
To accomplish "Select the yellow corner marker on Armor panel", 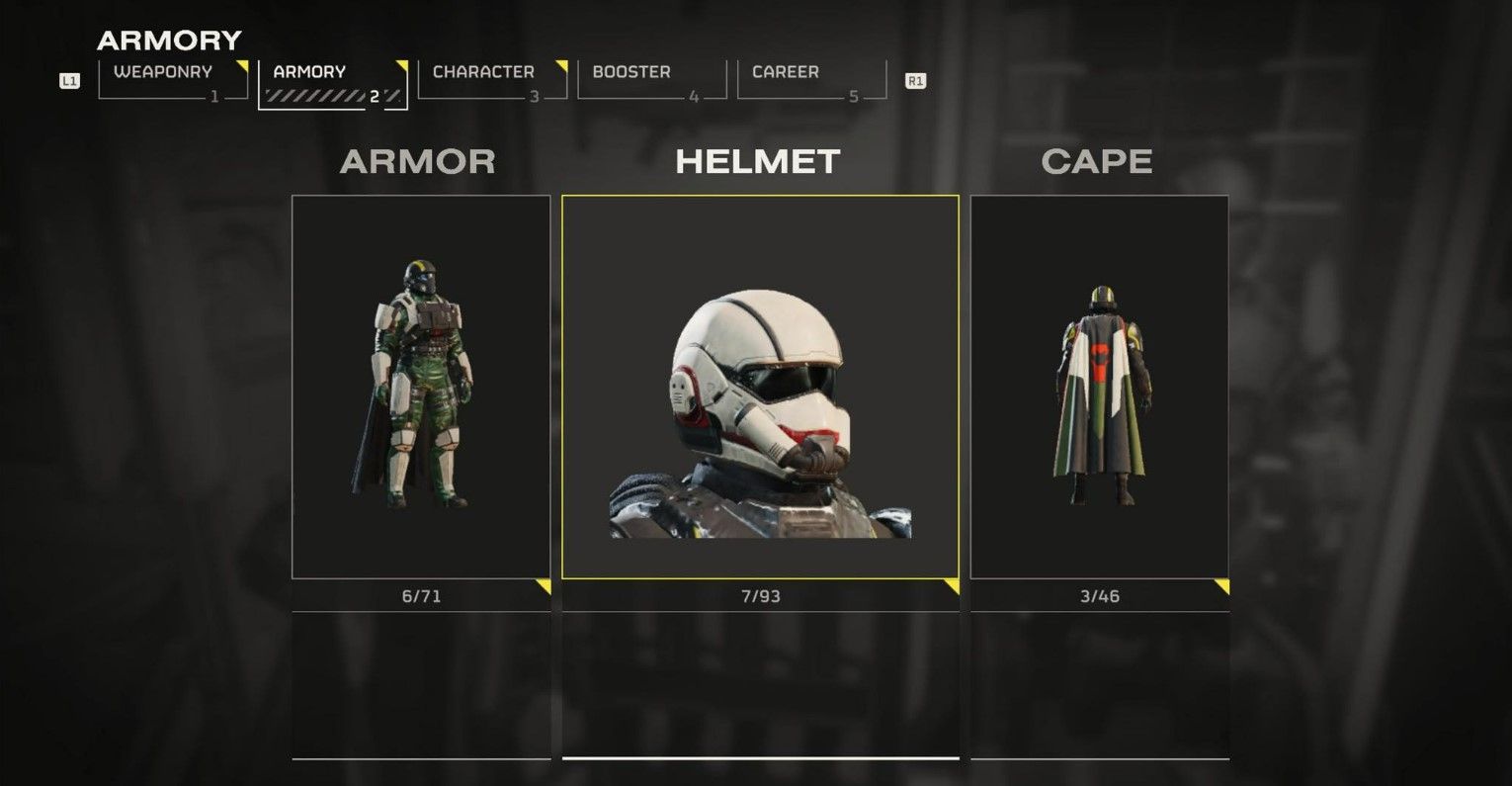I will coord(543,587).
